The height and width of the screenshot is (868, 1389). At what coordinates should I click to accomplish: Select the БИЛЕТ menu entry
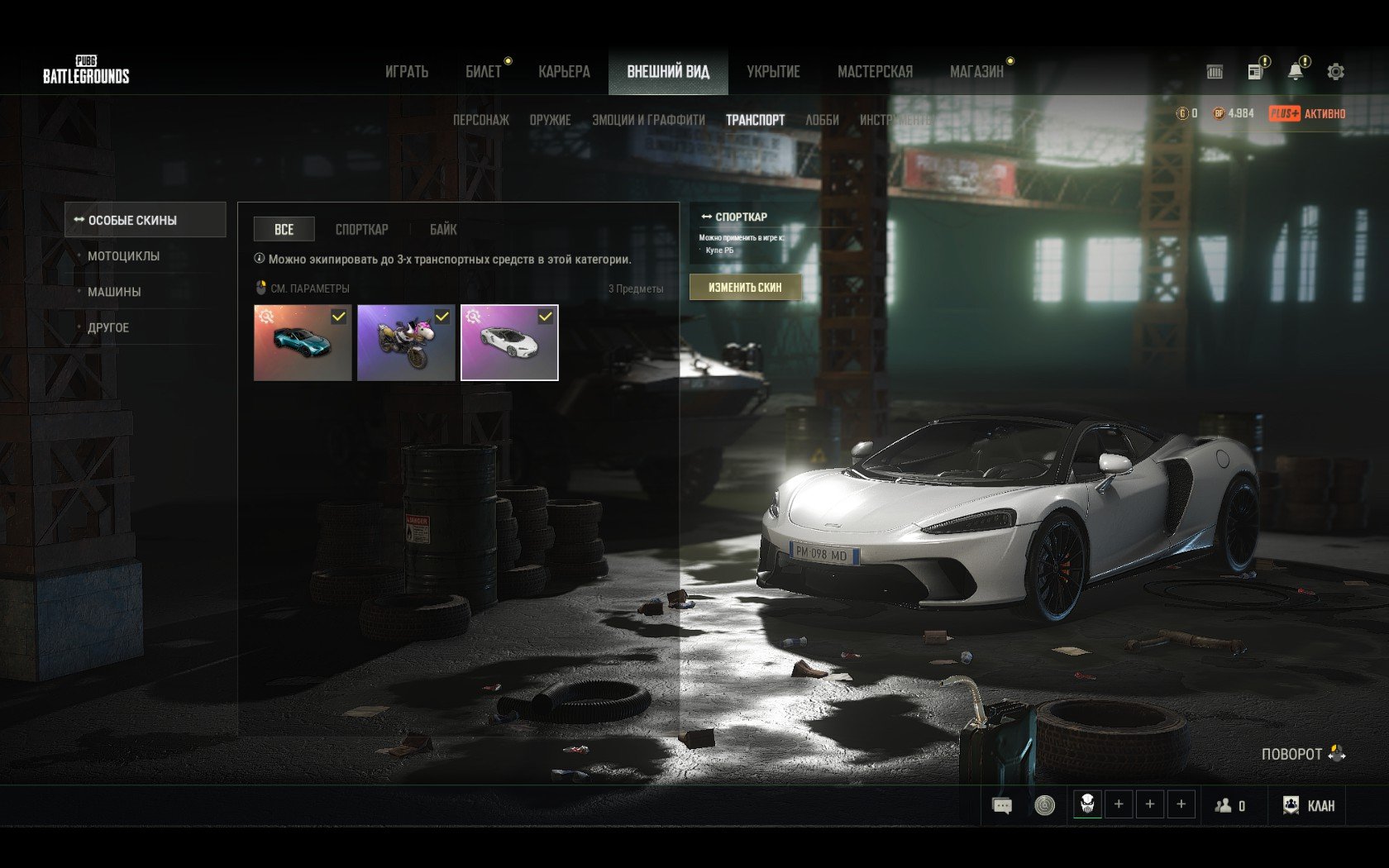point(484,72)
